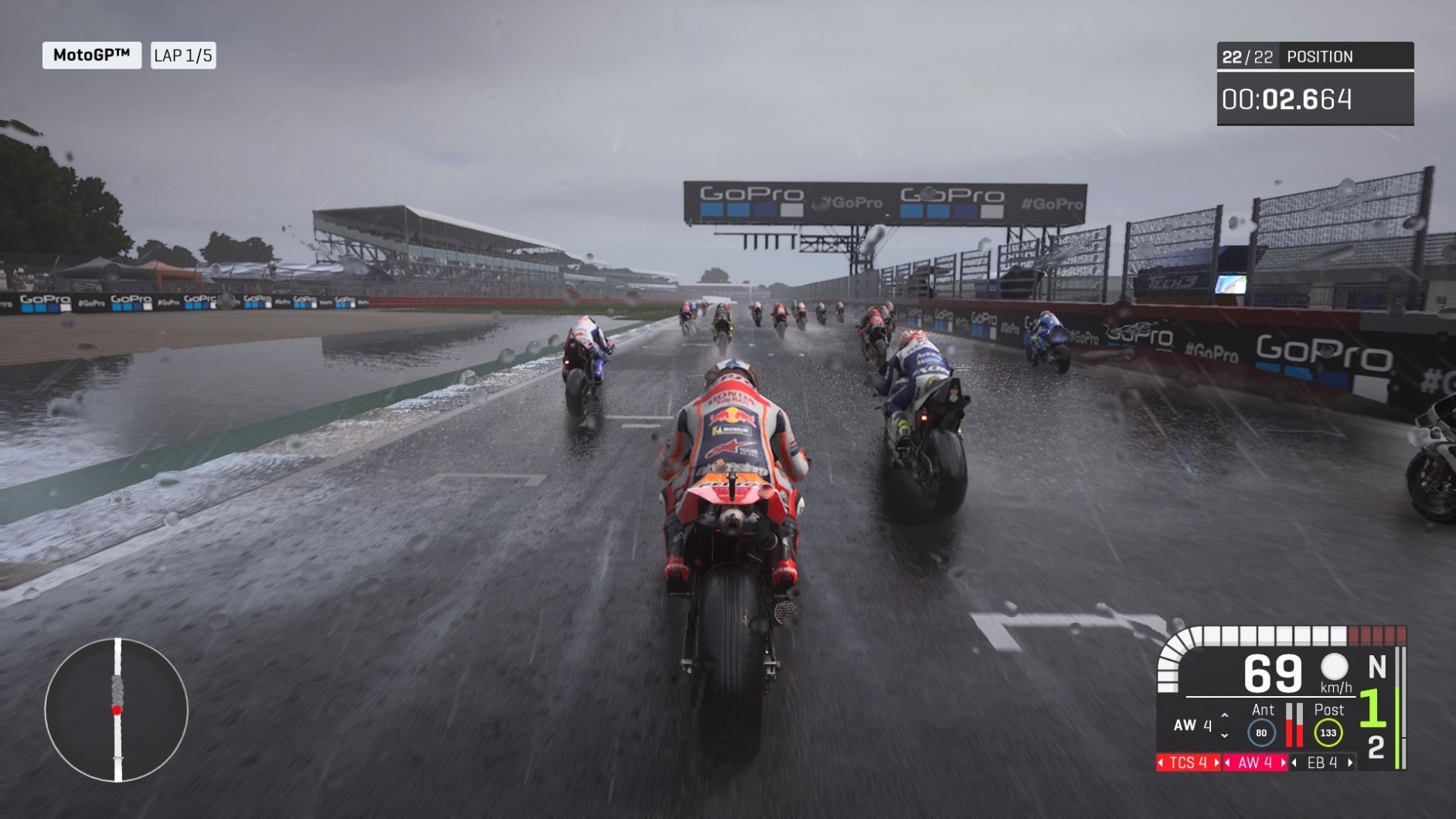Click the white fuel indicator circle
The image size is (1456, 819).
pyautogui.click(x=1334, y=668)
